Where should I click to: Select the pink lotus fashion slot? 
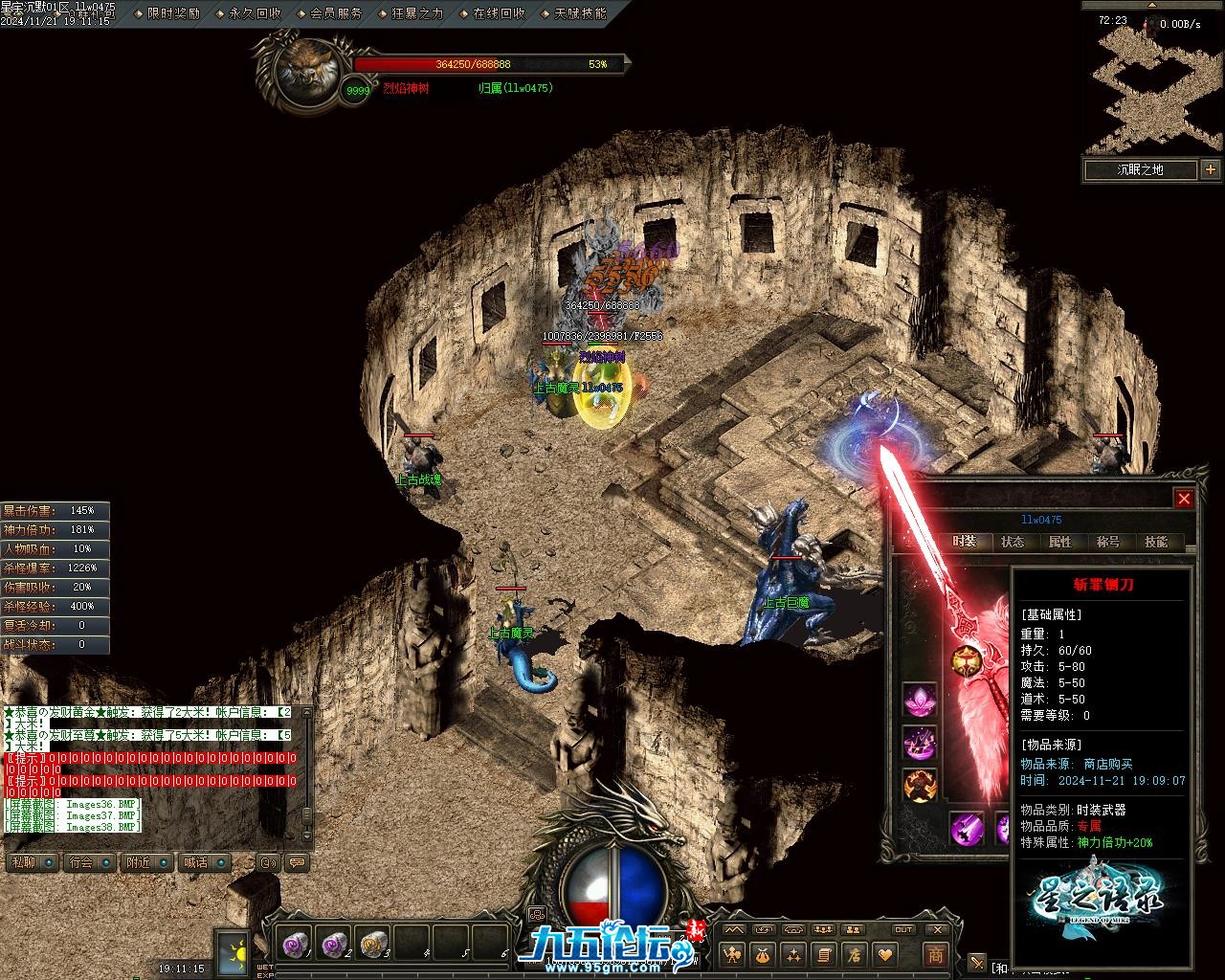point(920,700)
